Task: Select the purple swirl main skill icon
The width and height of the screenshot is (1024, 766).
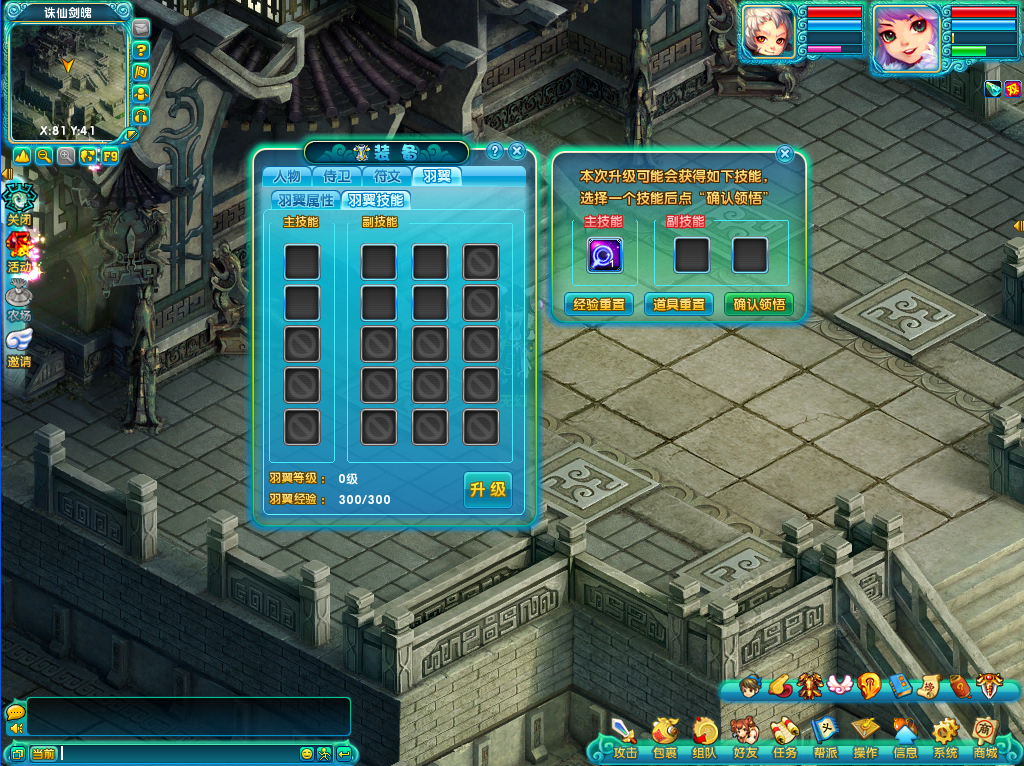Action: (x=604, y=255)
